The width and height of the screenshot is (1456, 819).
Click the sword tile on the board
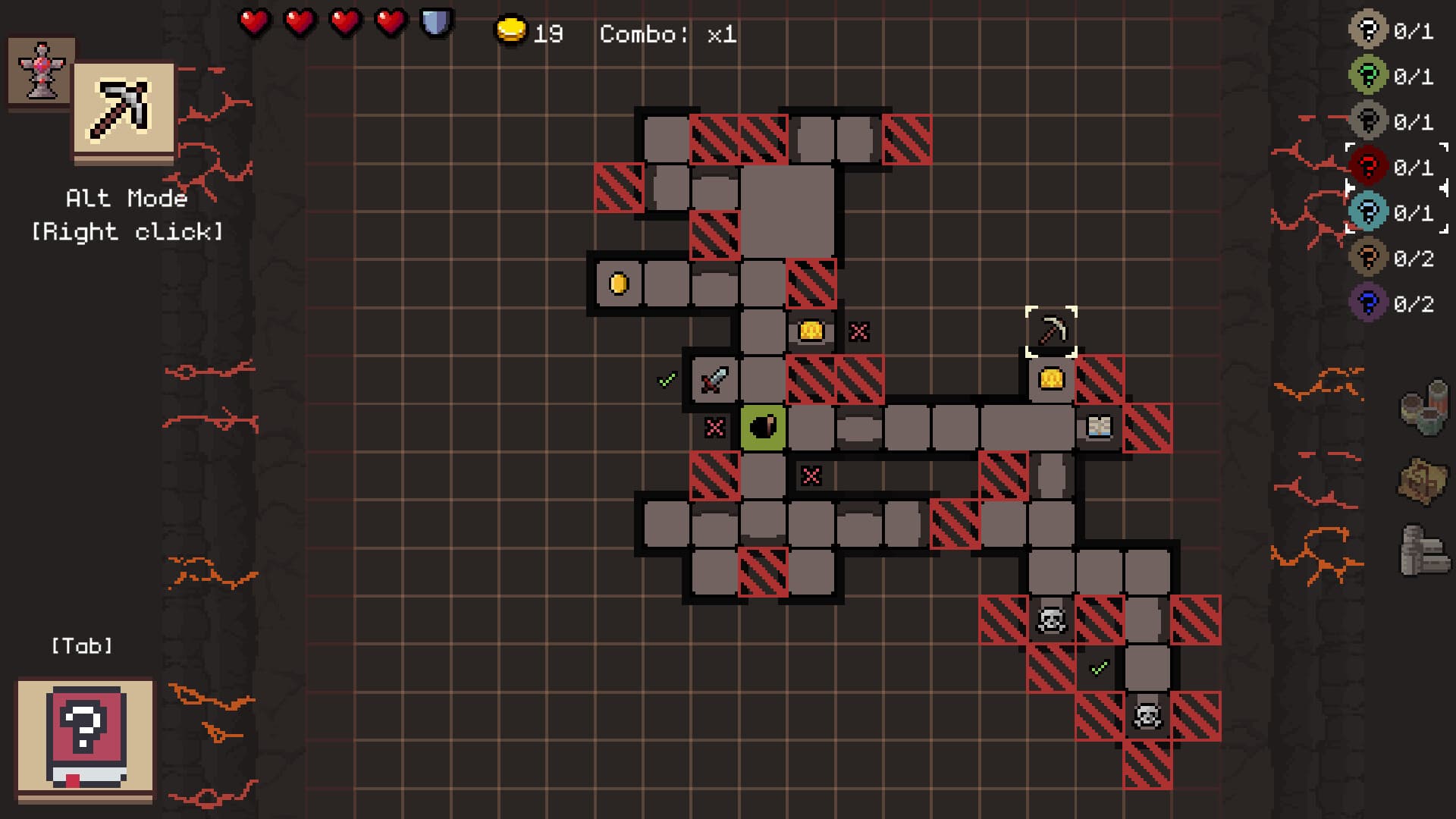point(714,379)
